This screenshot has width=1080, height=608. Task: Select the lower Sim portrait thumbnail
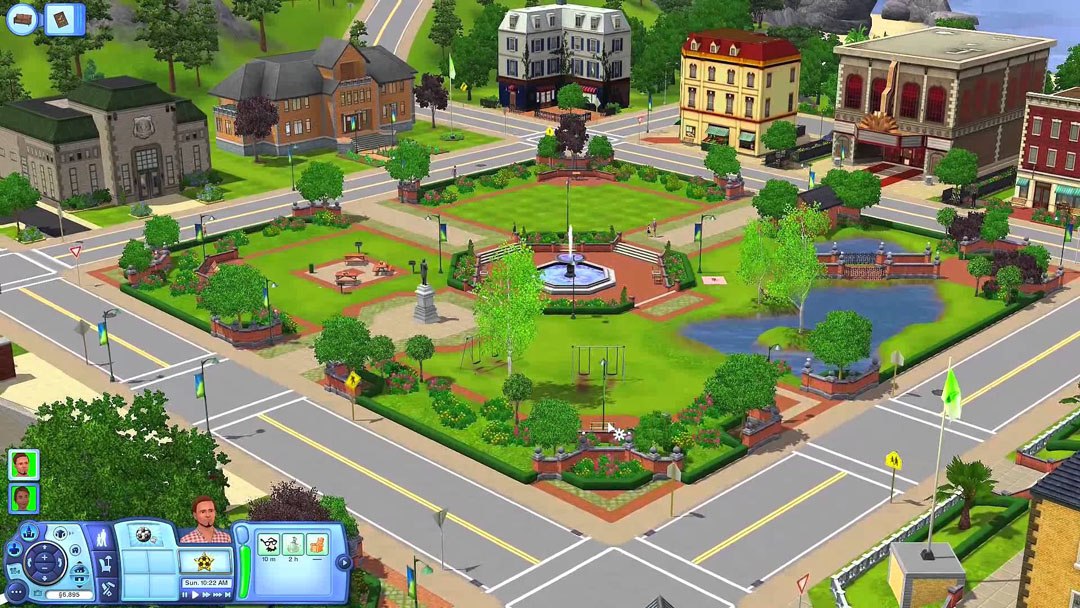(x=23, y=497)
